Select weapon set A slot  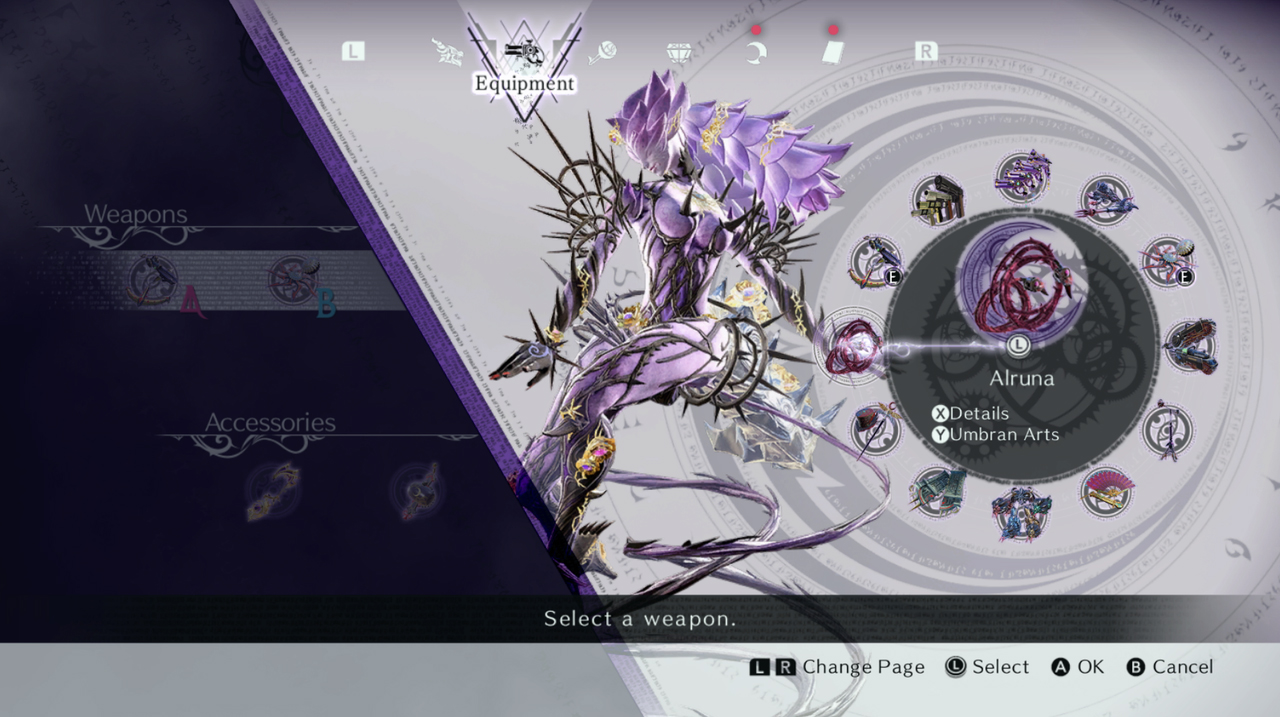tap(155, 280)
